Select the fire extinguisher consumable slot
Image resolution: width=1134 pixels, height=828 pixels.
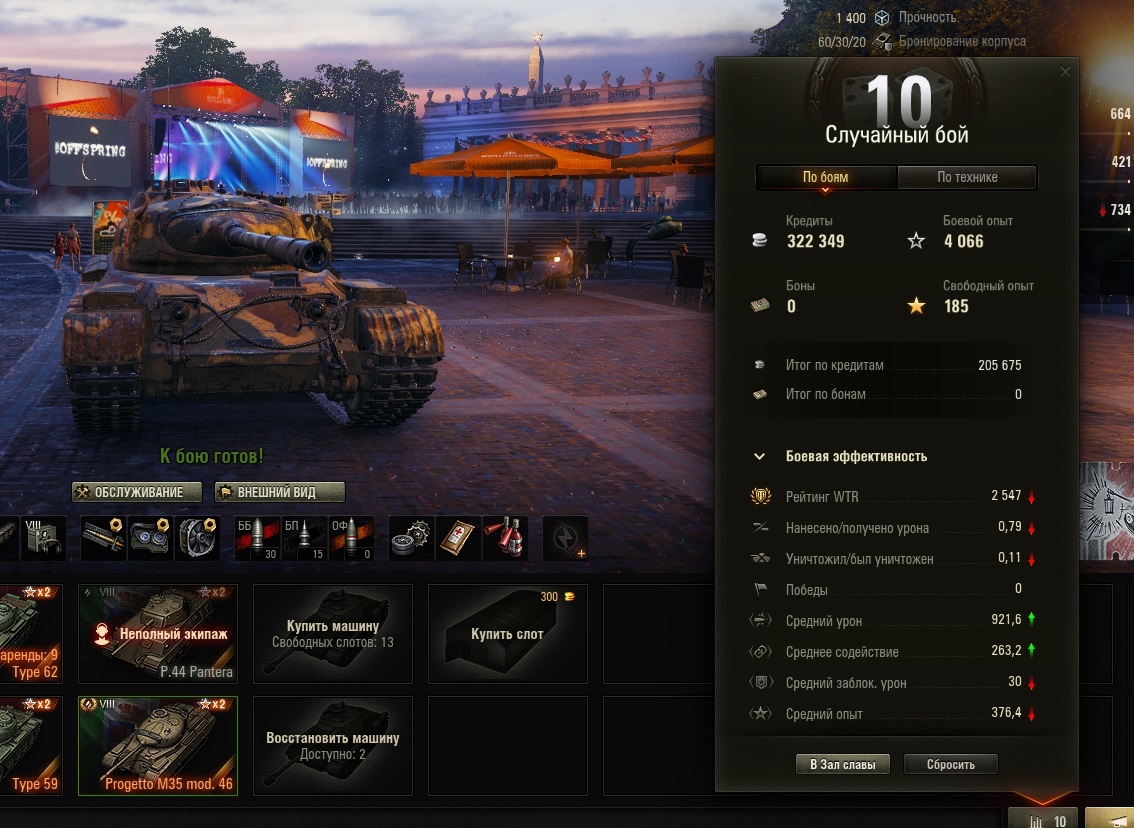click(x=505, y=538)
